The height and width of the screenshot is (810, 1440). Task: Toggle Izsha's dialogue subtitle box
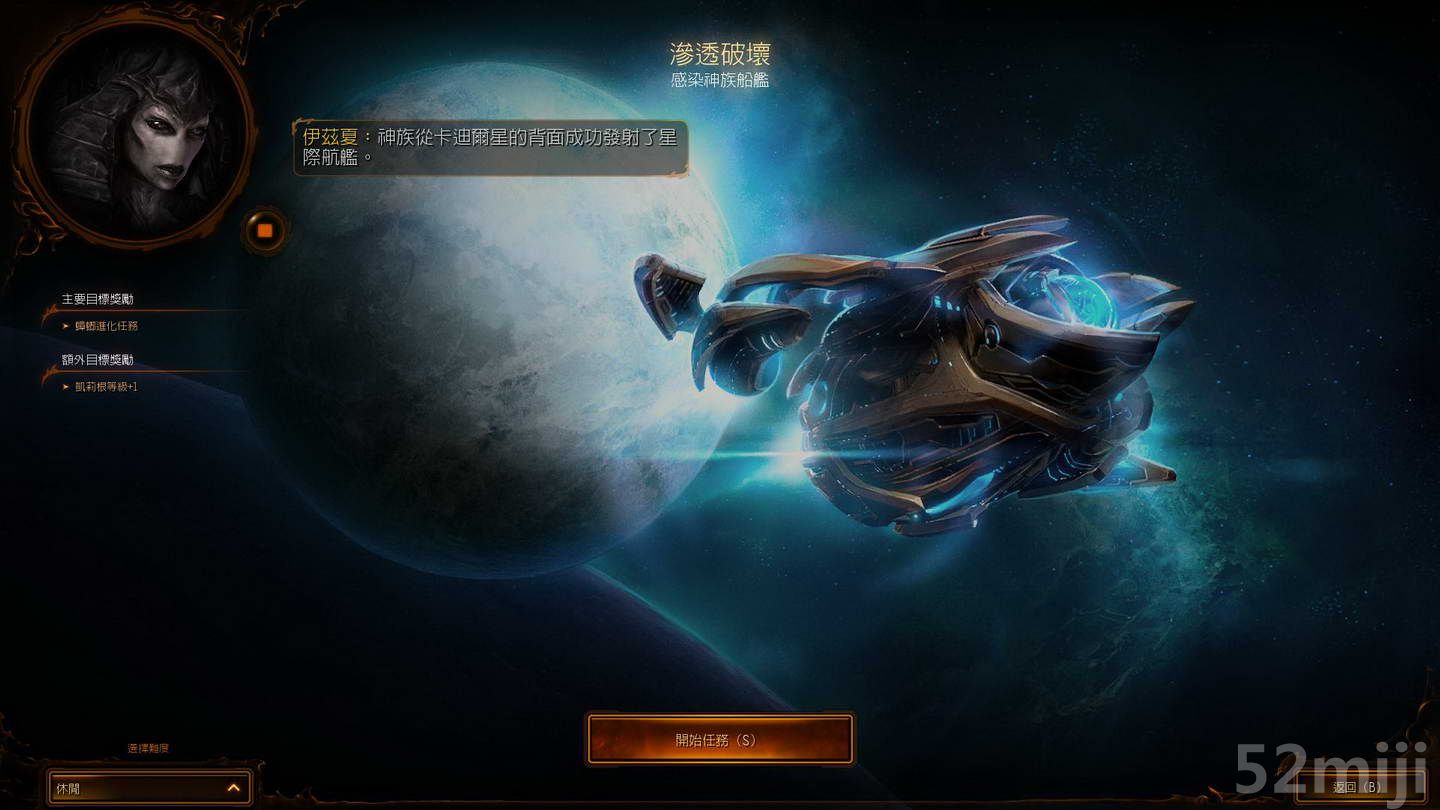(x=490, y=150)
